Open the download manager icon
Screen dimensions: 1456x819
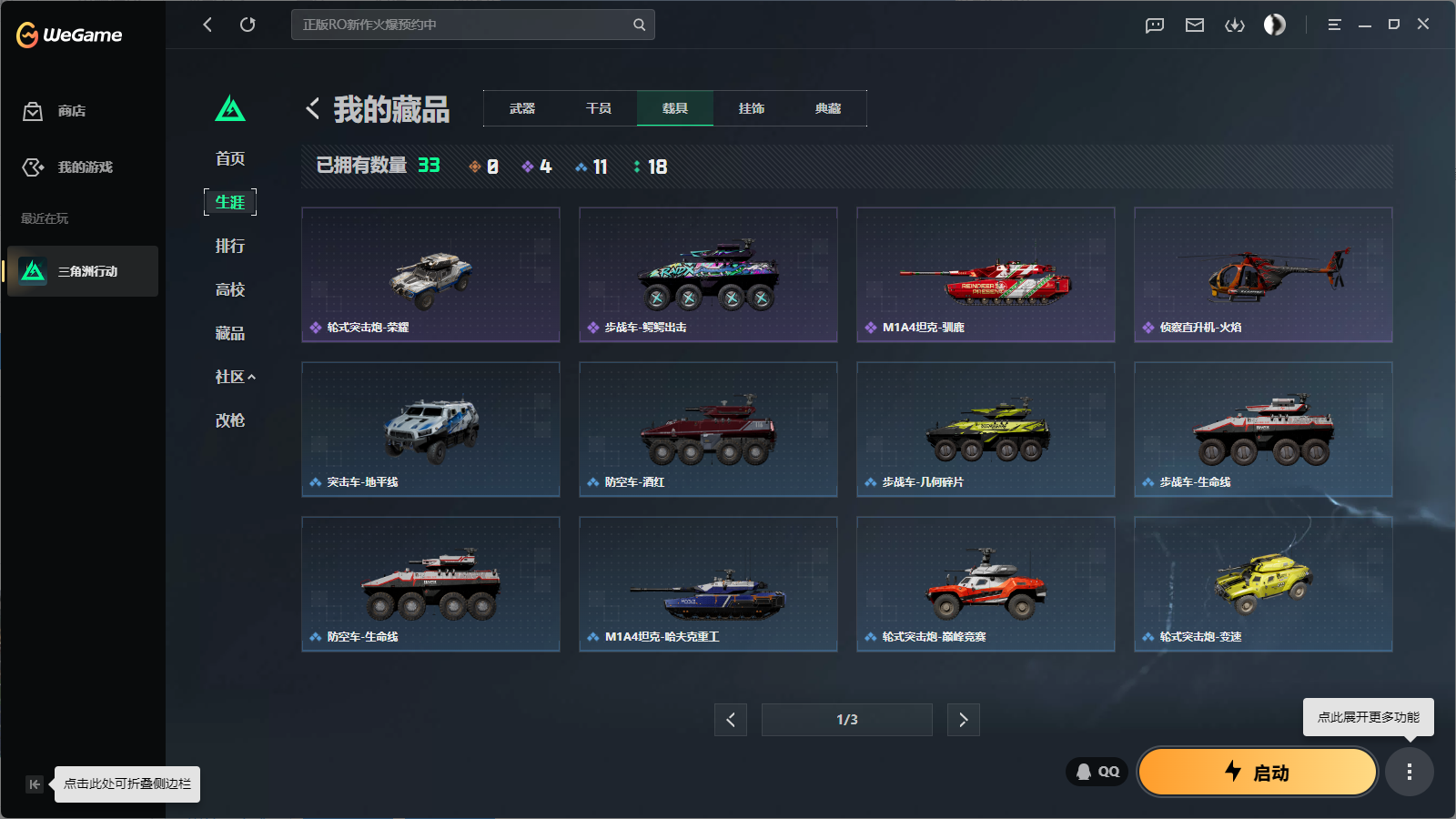tap(1235, 25)
